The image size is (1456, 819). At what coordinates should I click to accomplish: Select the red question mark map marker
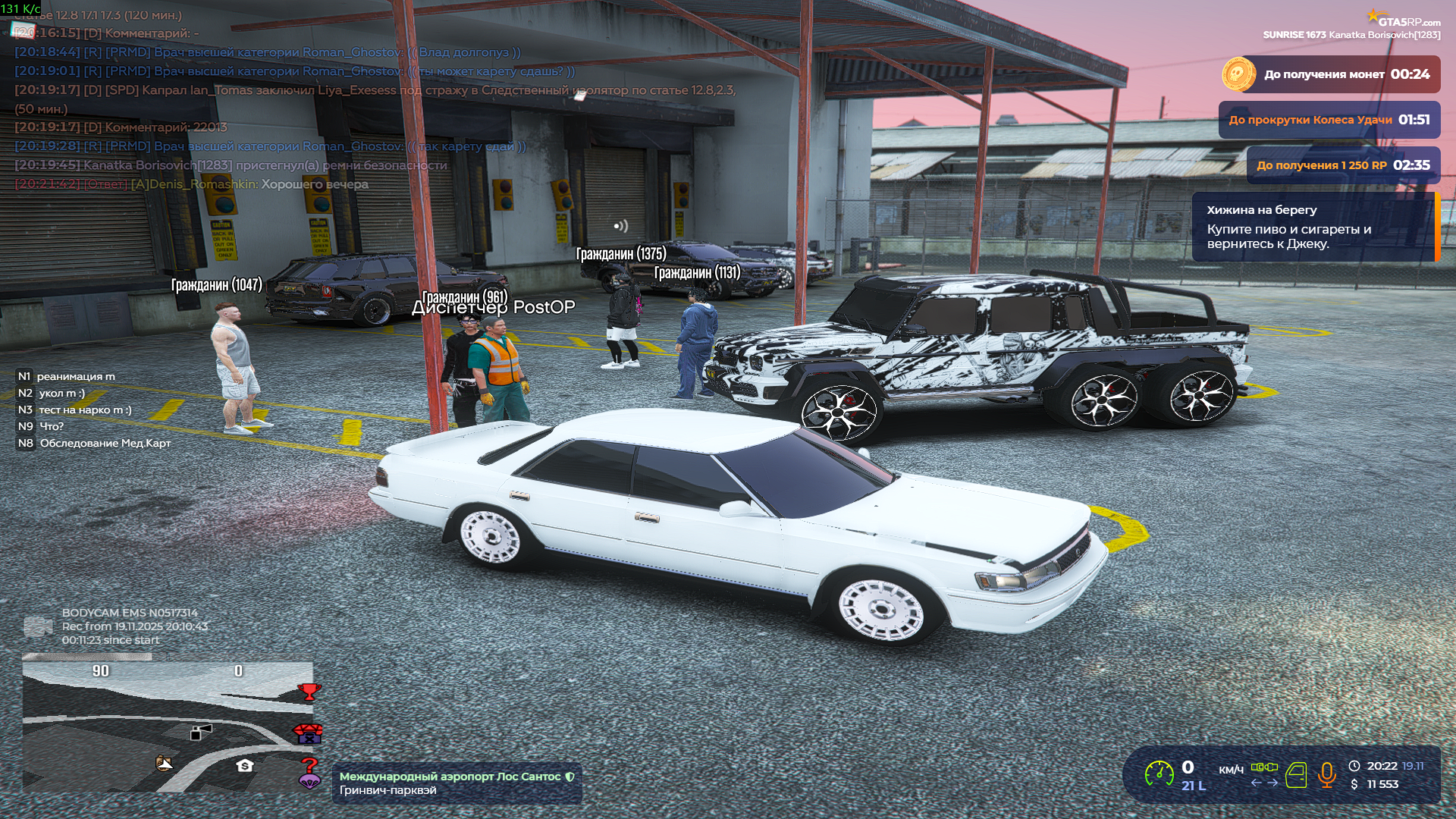click(x=309, y=765)
